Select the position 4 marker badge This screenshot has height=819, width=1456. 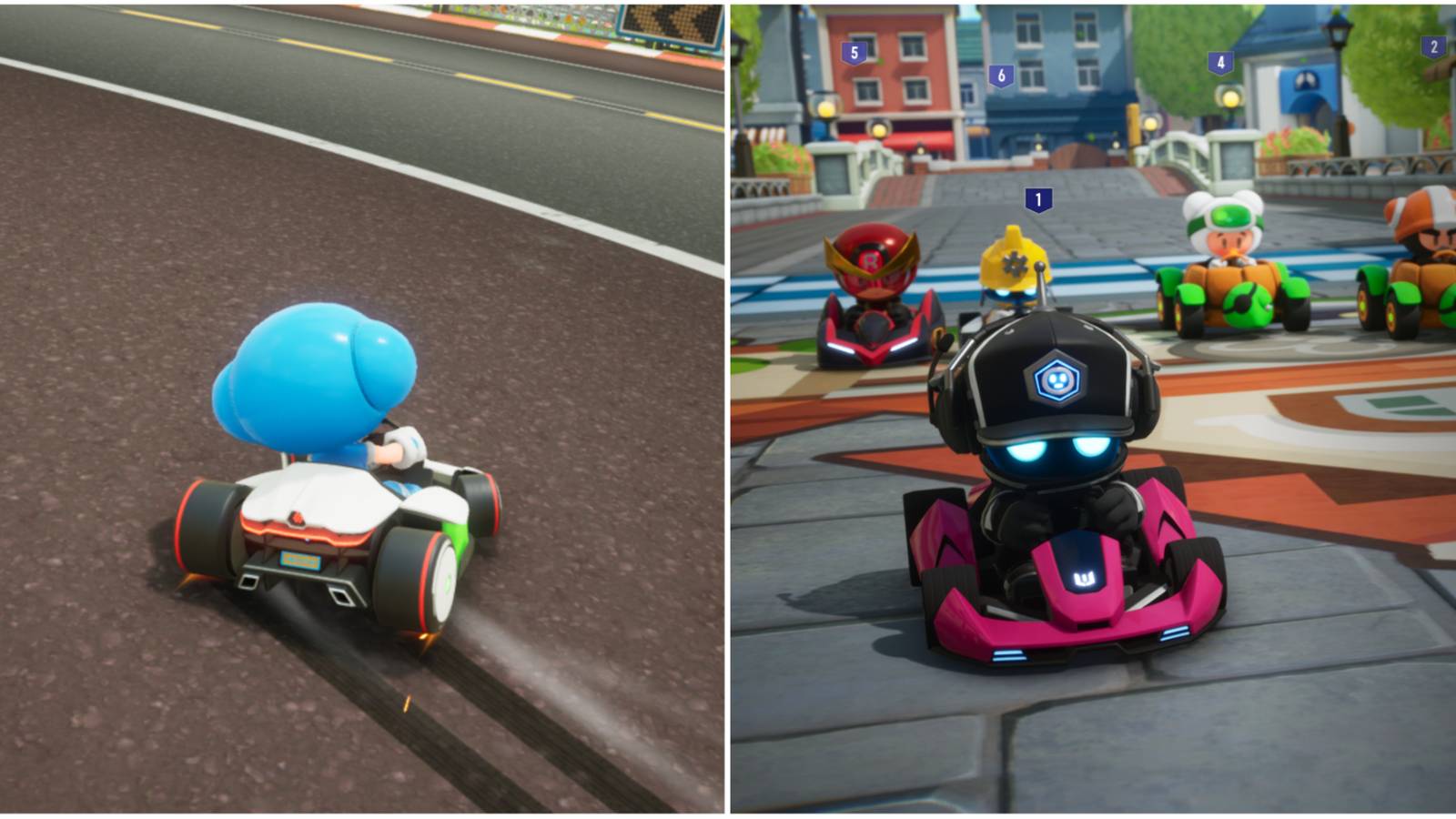click(x=1220, y=62)
